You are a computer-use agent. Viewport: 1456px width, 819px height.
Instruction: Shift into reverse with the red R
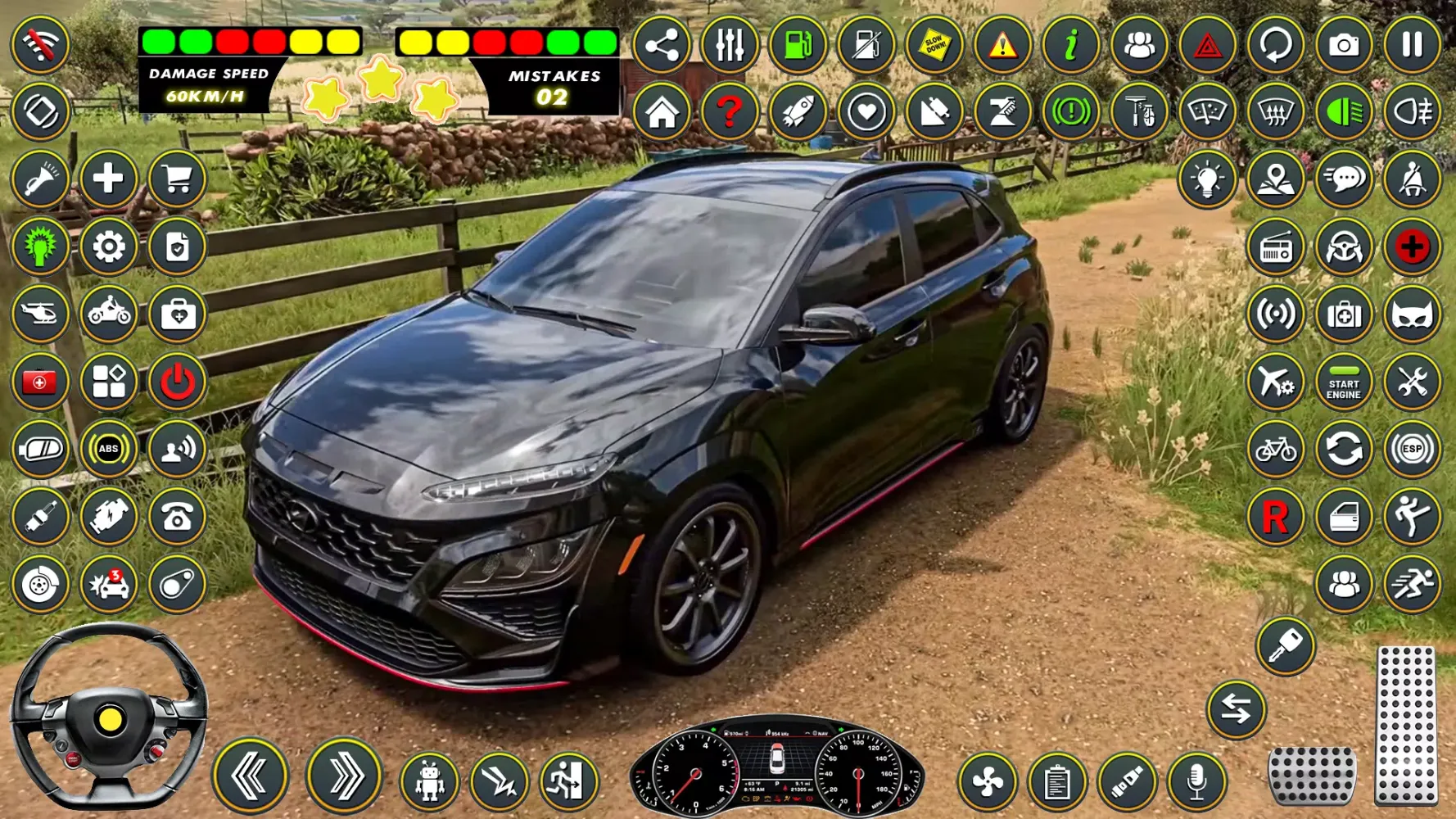(x=1275, y=517)
